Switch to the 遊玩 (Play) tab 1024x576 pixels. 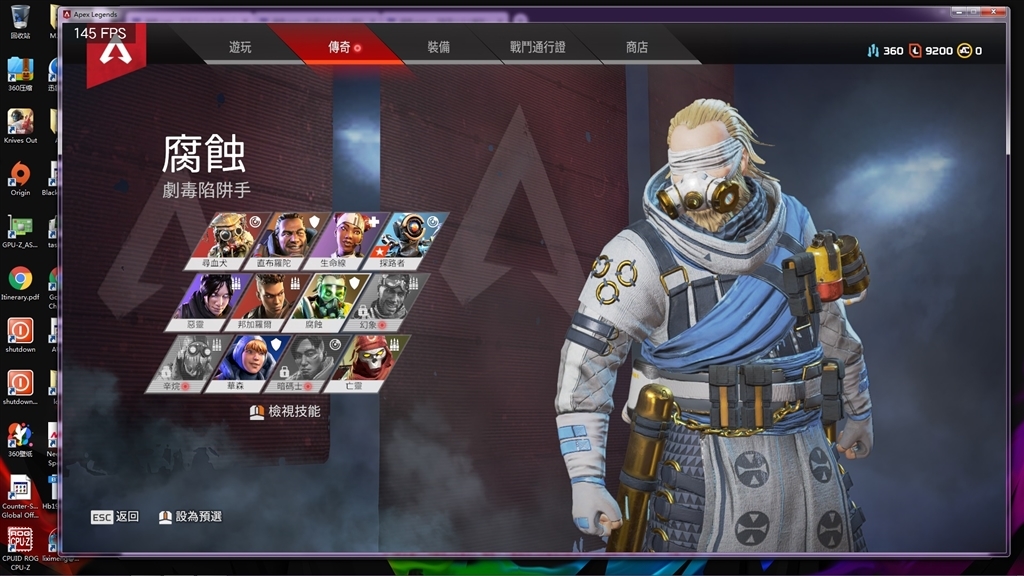(x=240, y=47)
